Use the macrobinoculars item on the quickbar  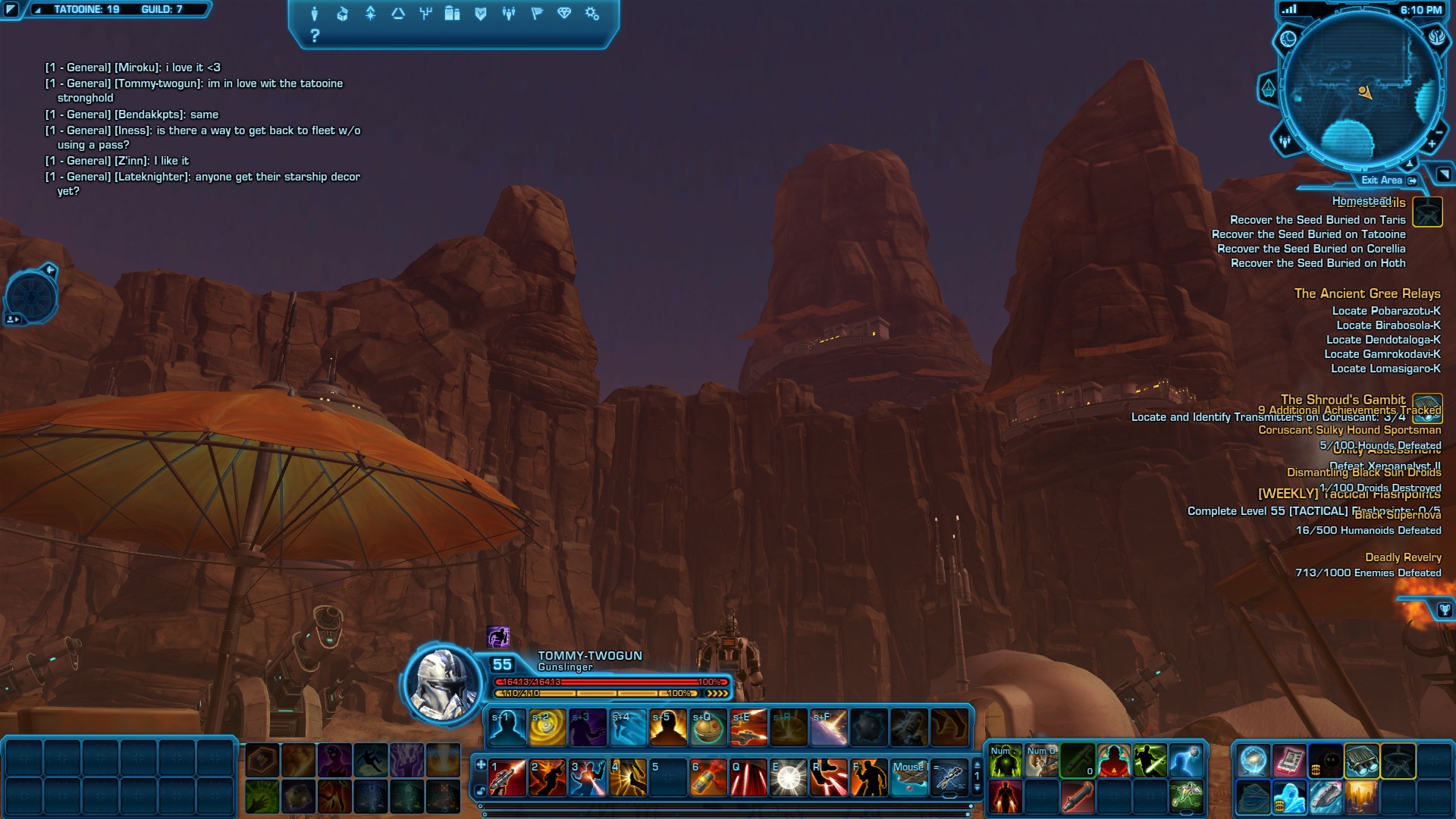[1362, 761]
